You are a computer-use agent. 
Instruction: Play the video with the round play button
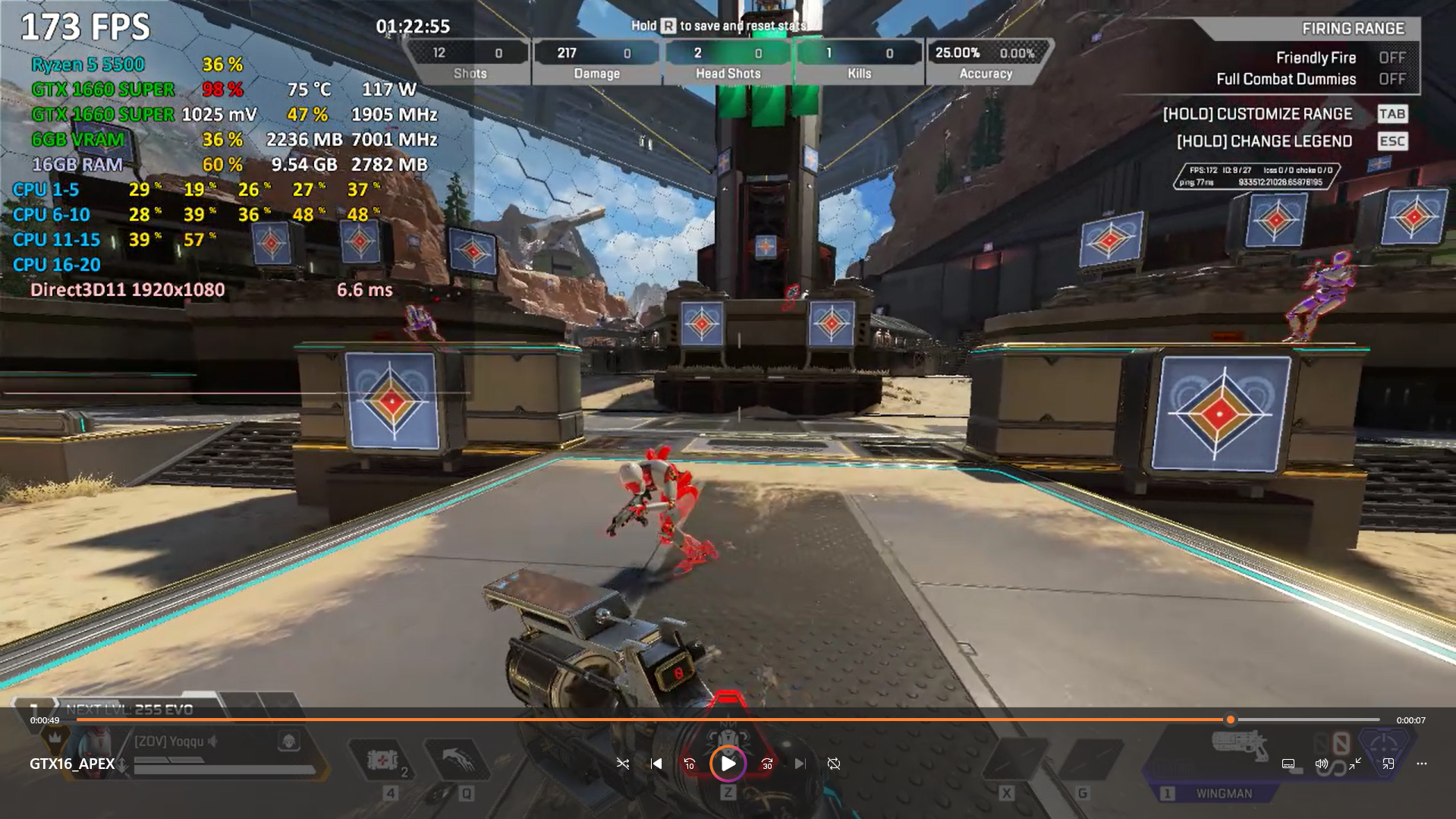pyautogui.click(x=728, y=764)
